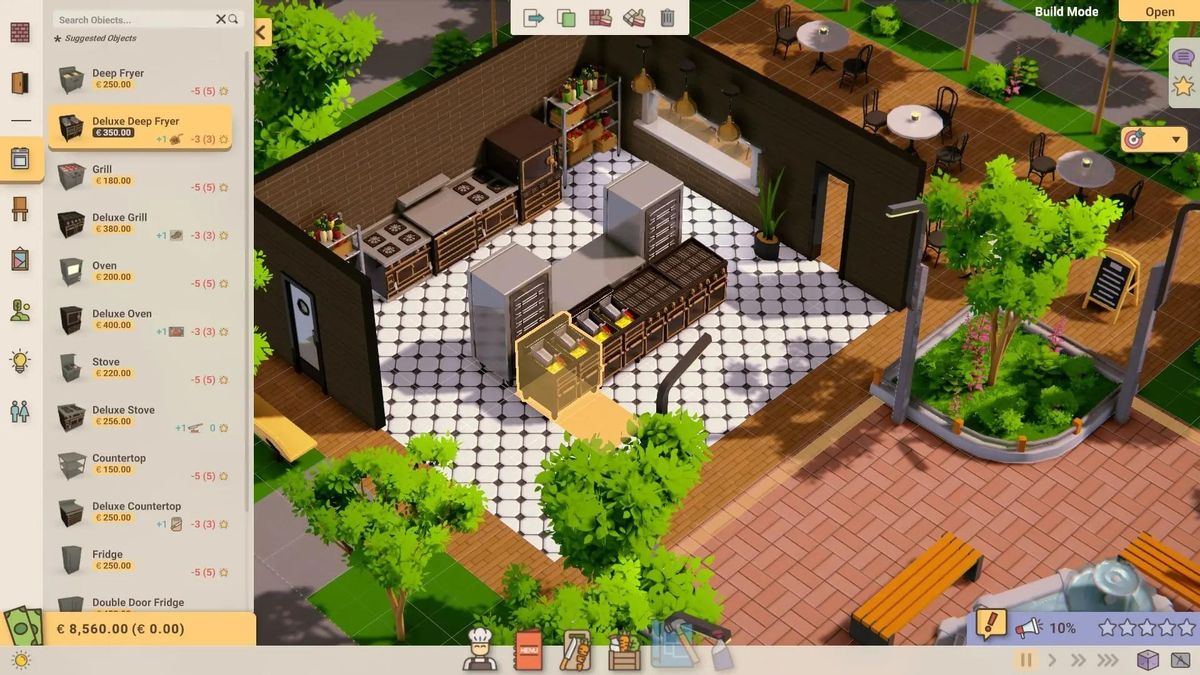
Task: Toggle the pause button
Action: pyautogui.click(x=1025, y=659)
